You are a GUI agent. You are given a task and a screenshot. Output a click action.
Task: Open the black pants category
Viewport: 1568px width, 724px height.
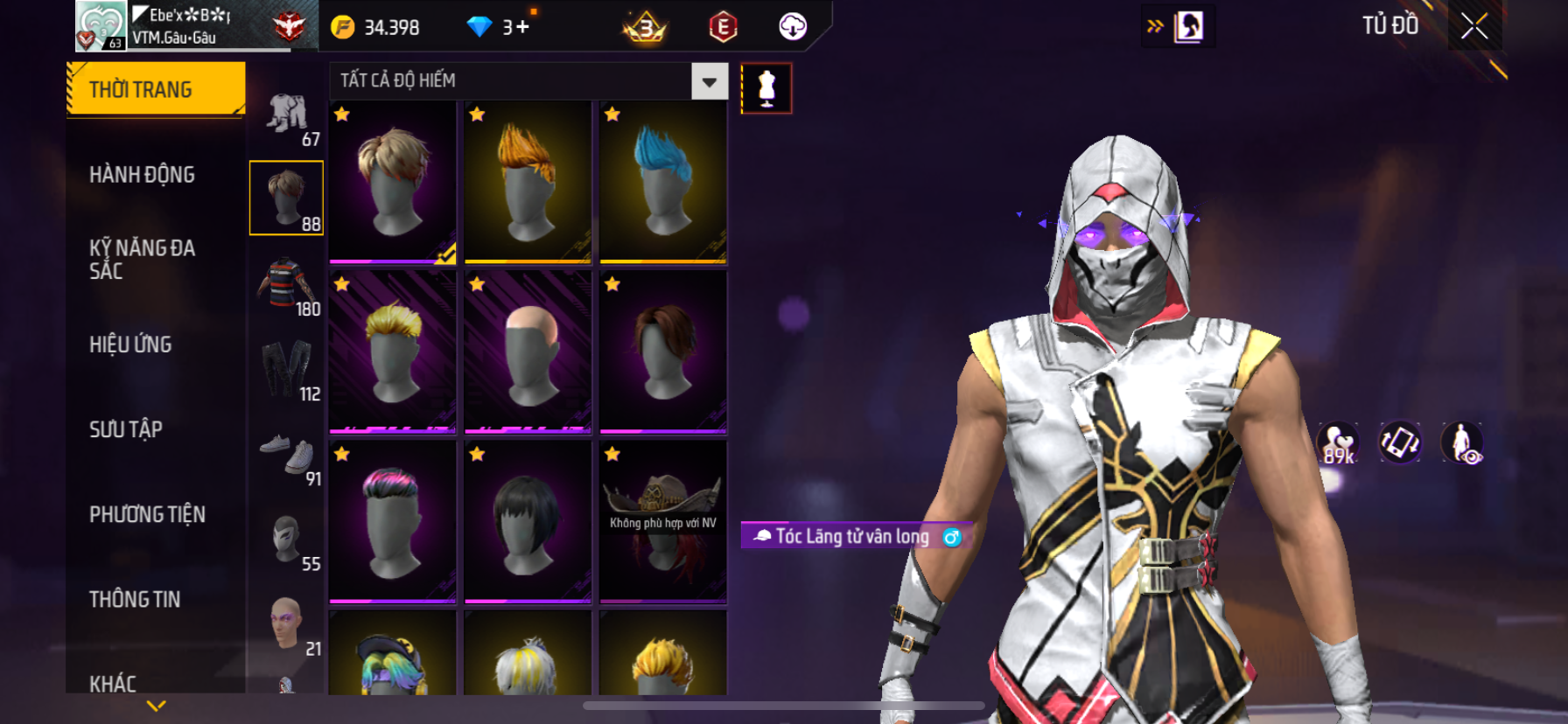[287, 368]
